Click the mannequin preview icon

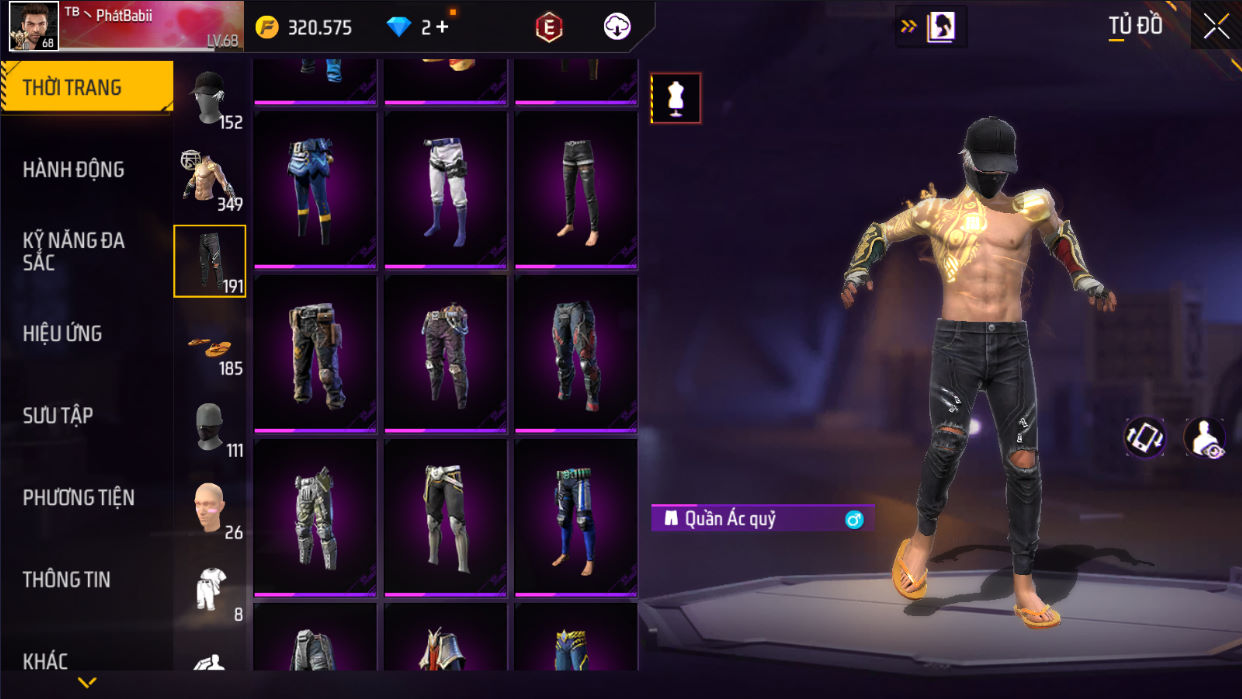click(x=676, y=98)
